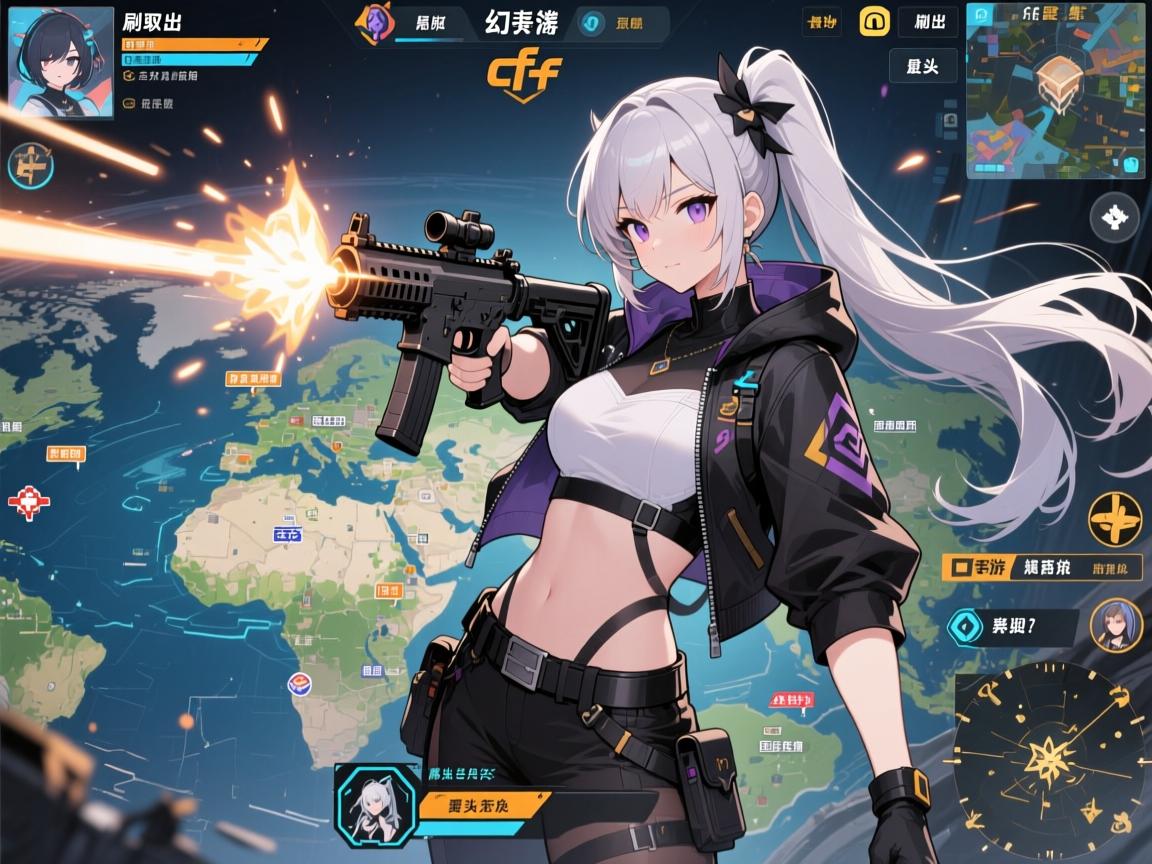Click the yellow rounded square icon button
Screen dimensions: 1152x864
click(x=875, y=21)
